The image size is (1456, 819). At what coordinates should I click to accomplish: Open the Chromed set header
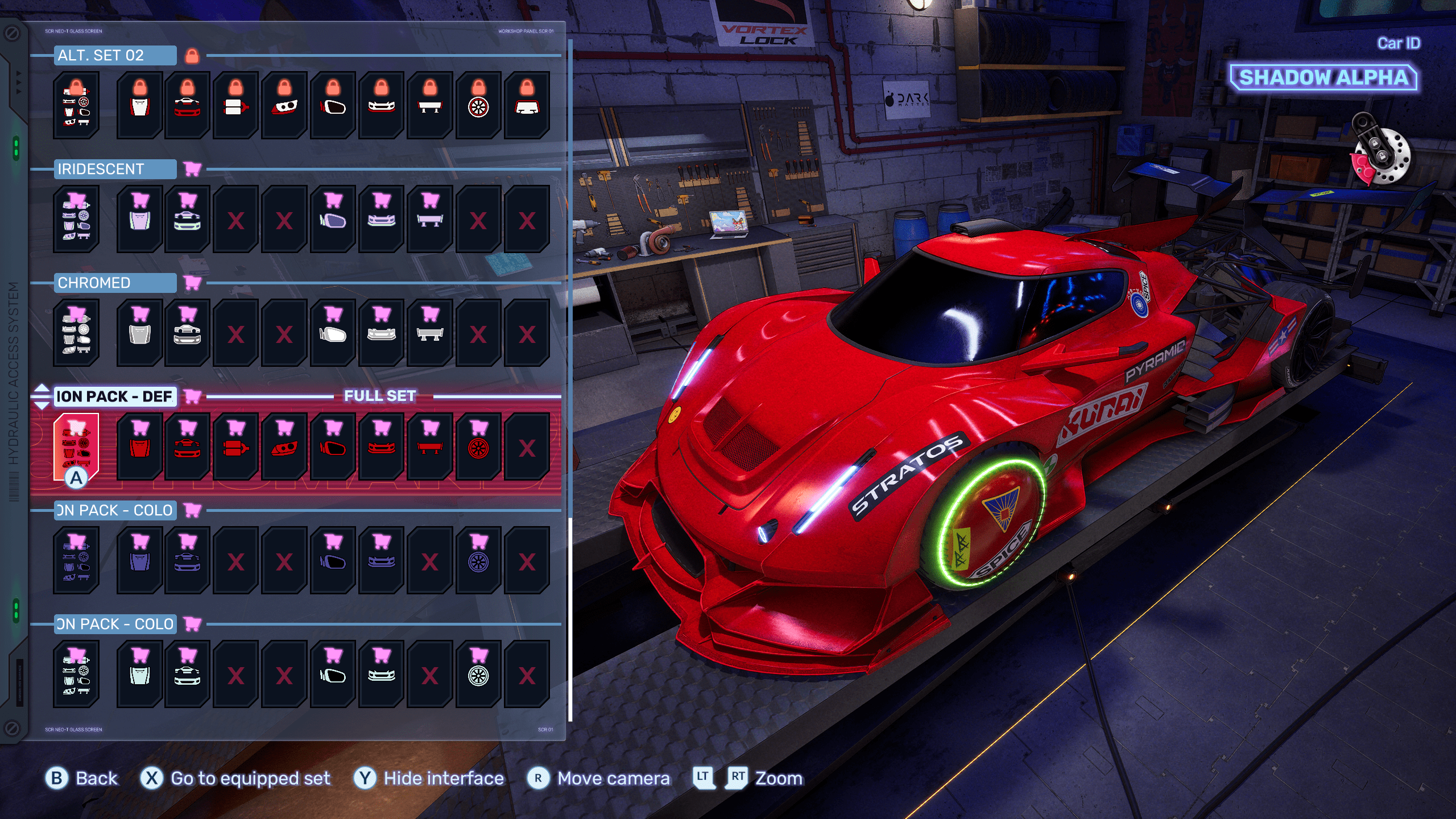(115, 283)
